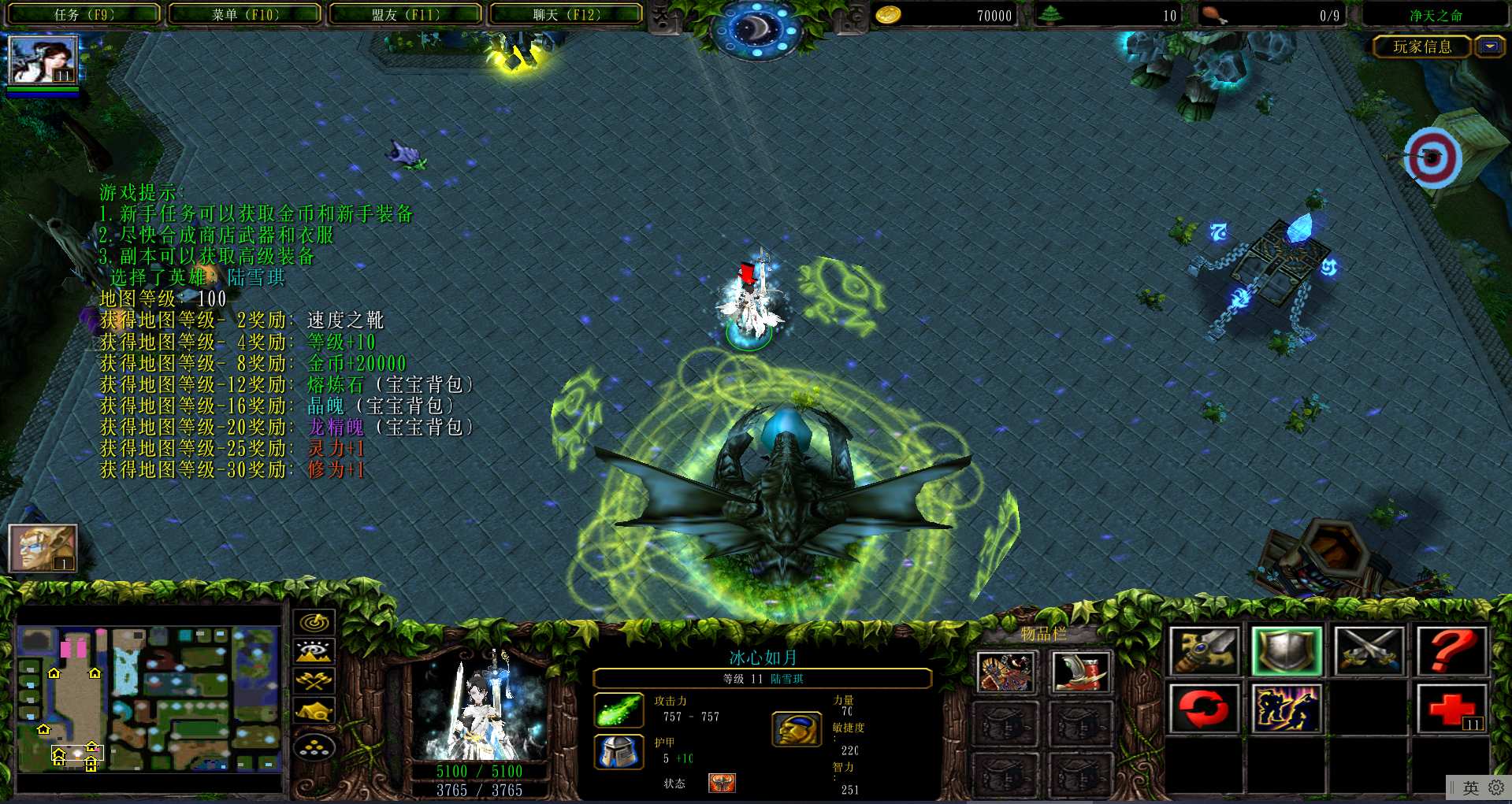Click the hero's 3D portrait window

click(480, 705)
